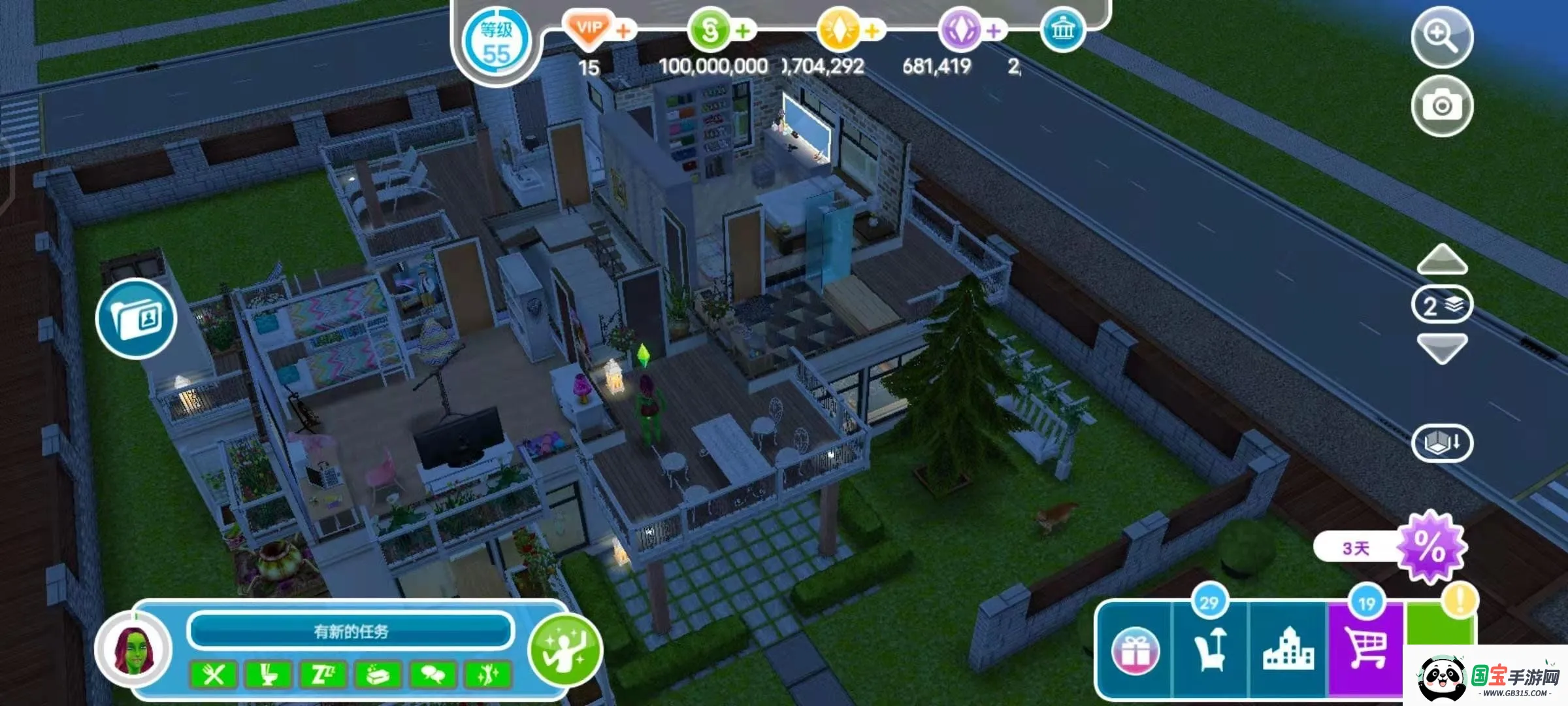Open the purple percent sale offer

click(1431, 546)
